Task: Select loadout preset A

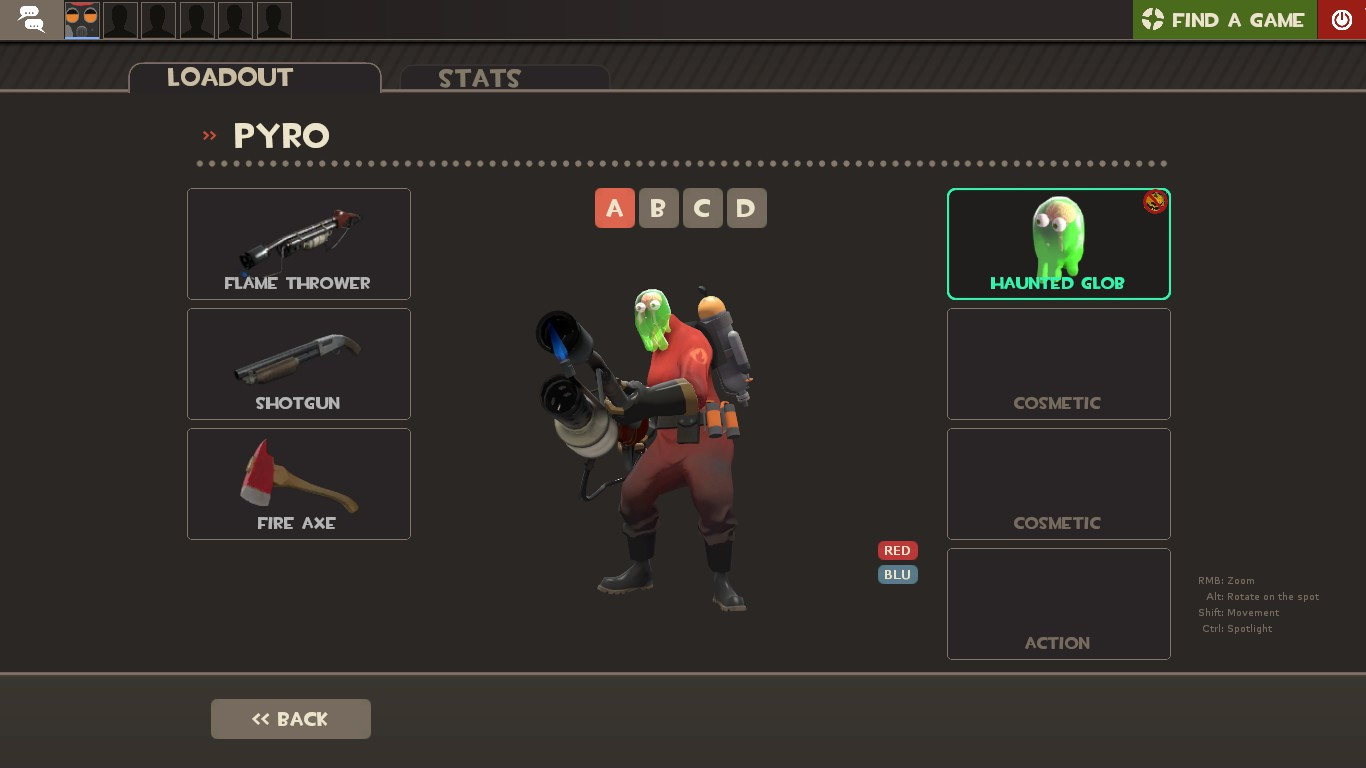Action: point(615,208)
